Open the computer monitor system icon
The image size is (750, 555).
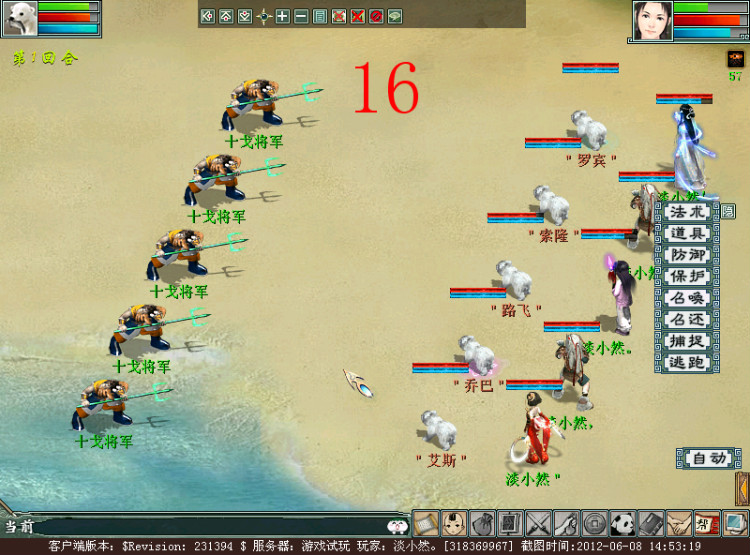pyautogui.click(x=736, y=523)
